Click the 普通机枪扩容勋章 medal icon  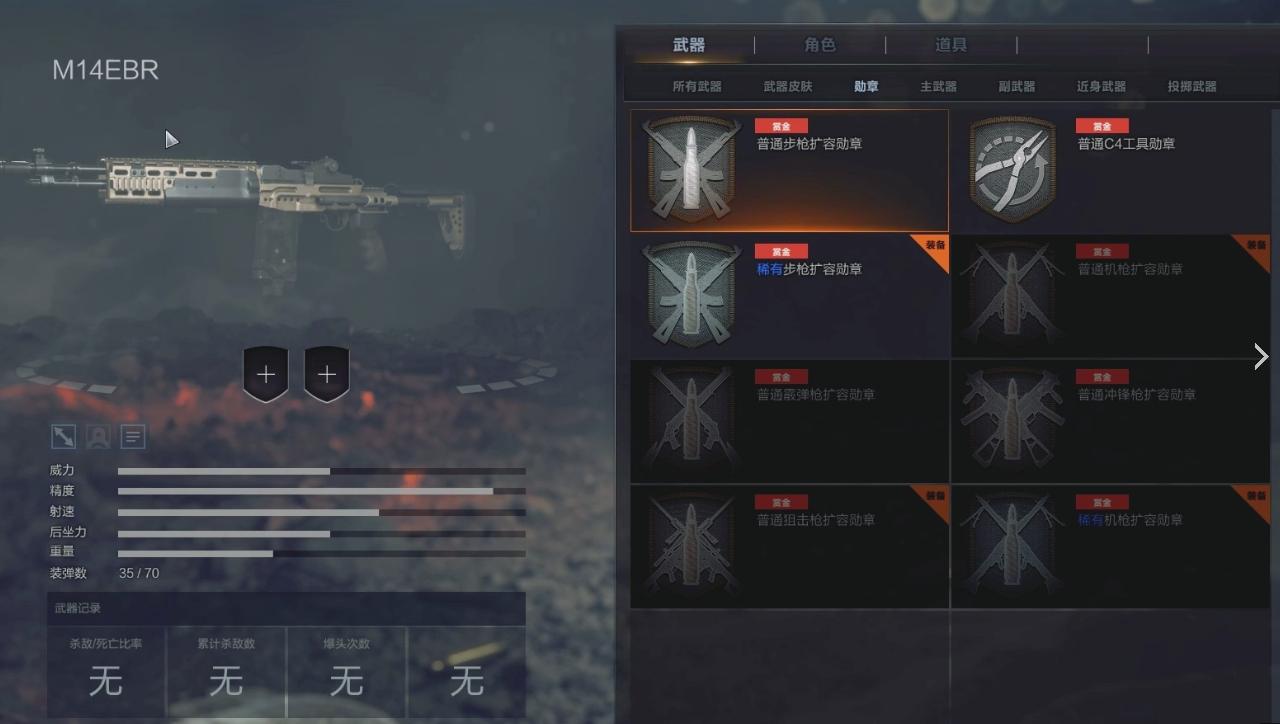point(1011,296)
